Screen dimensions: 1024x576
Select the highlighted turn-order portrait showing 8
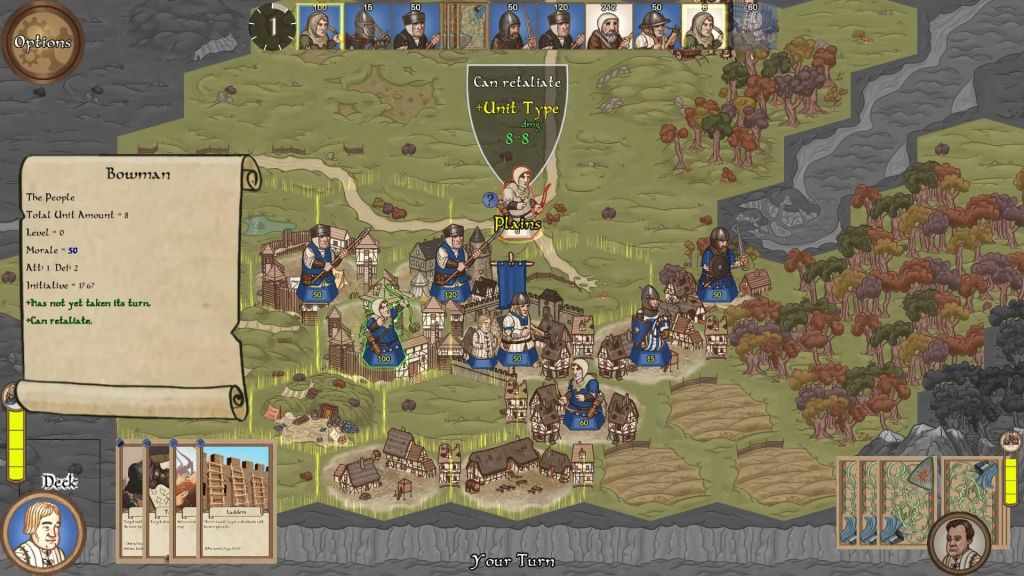[x=703, y=28]
